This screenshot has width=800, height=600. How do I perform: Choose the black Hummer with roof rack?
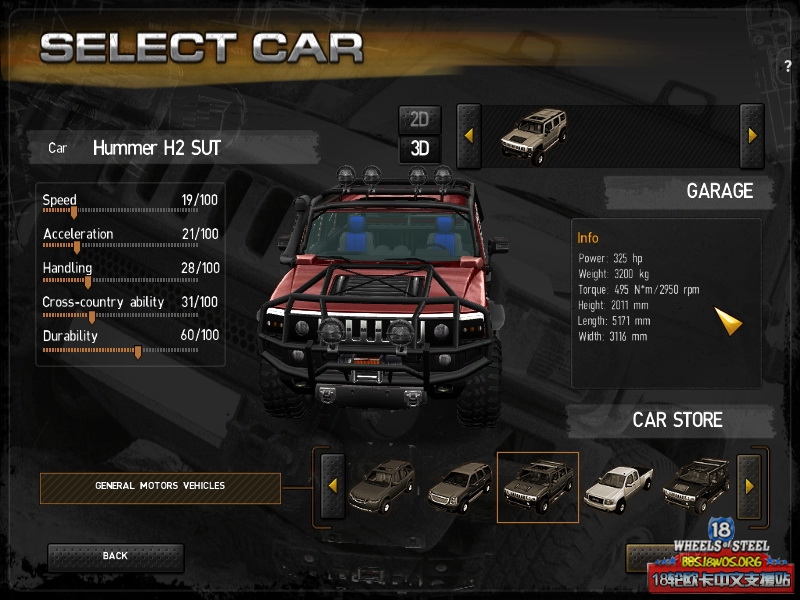(x=695, y=487)
